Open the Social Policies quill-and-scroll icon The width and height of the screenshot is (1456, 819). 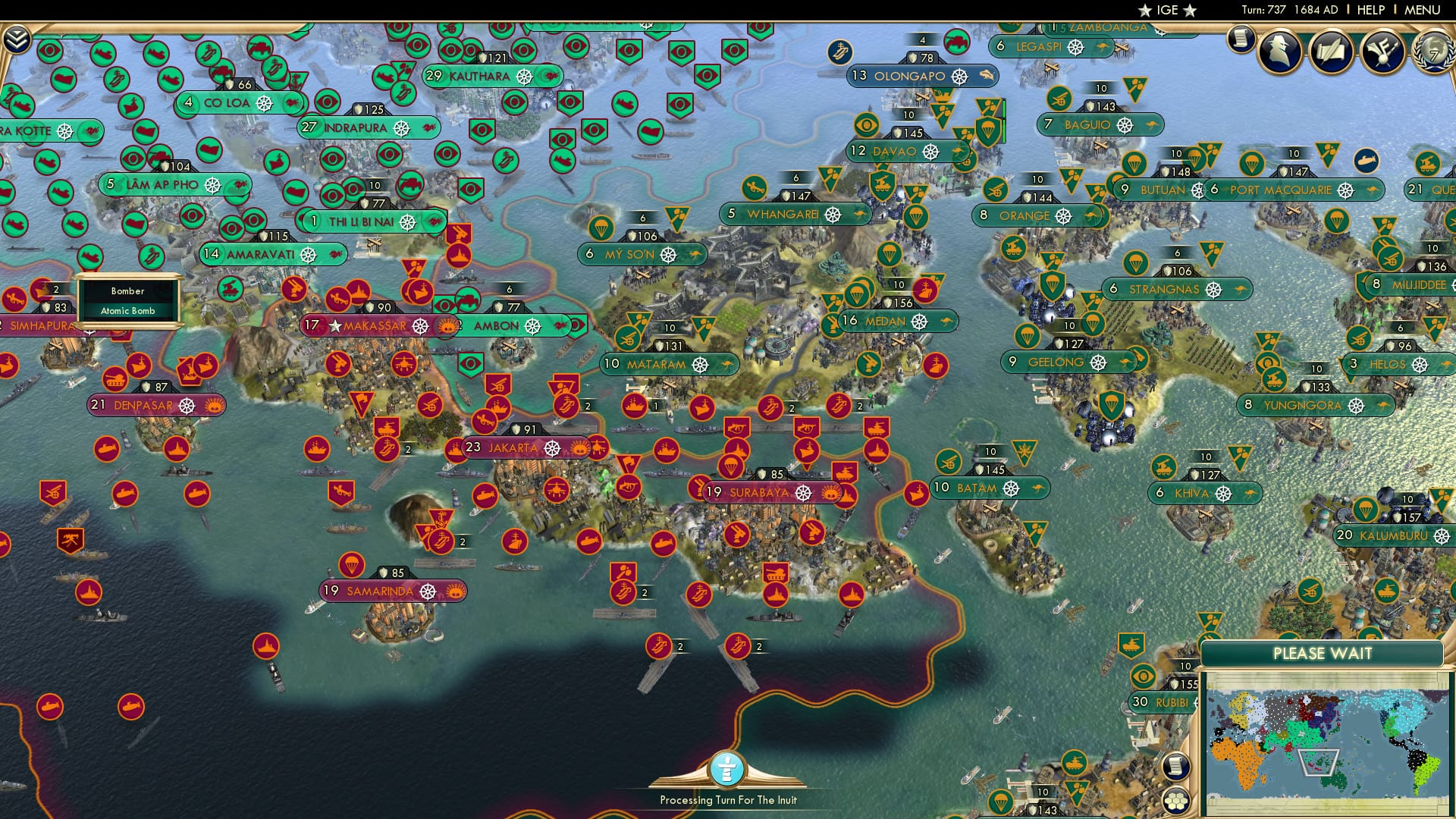pos(1334,52)
